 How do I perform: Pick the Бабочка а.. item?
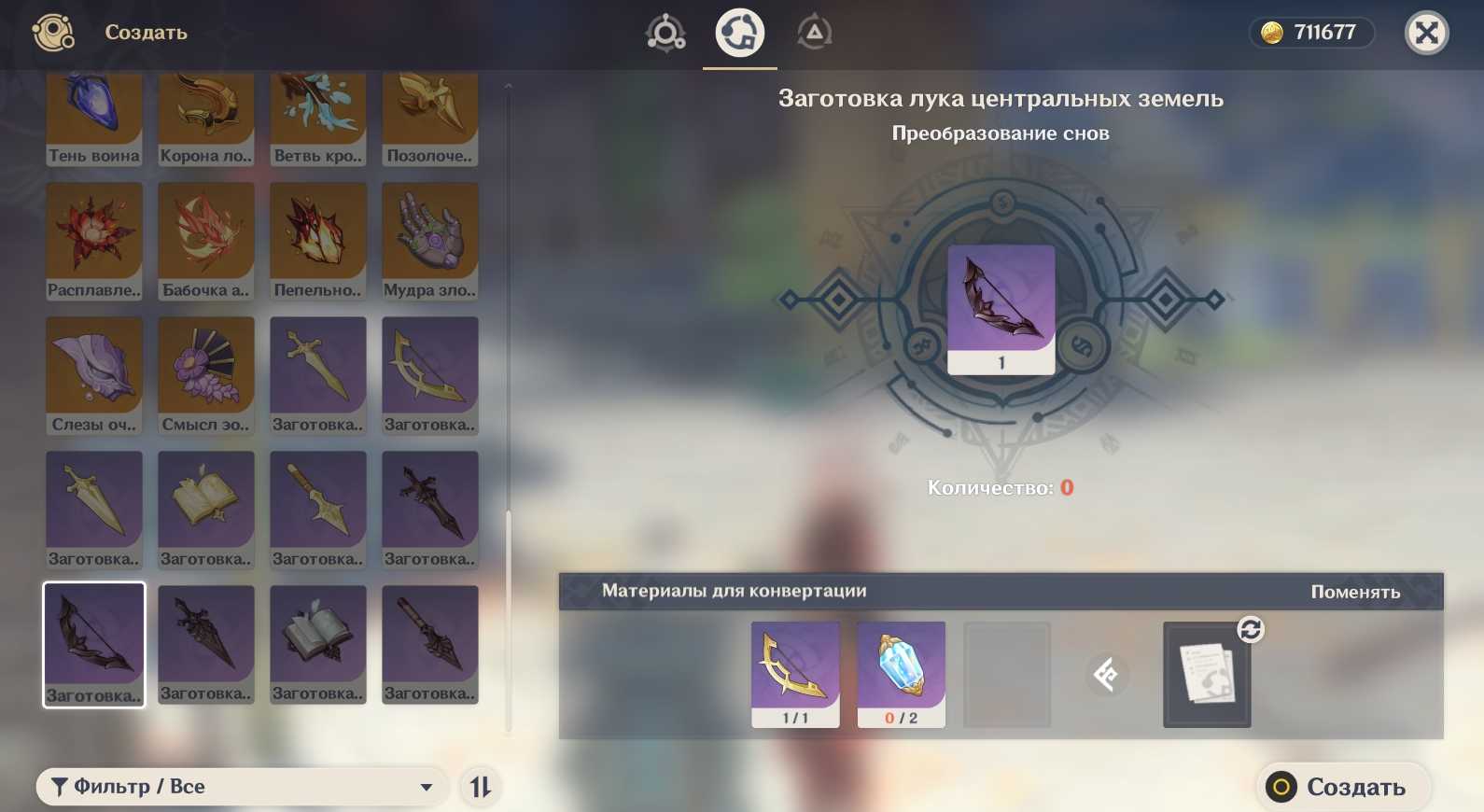[x=206, y=242]
